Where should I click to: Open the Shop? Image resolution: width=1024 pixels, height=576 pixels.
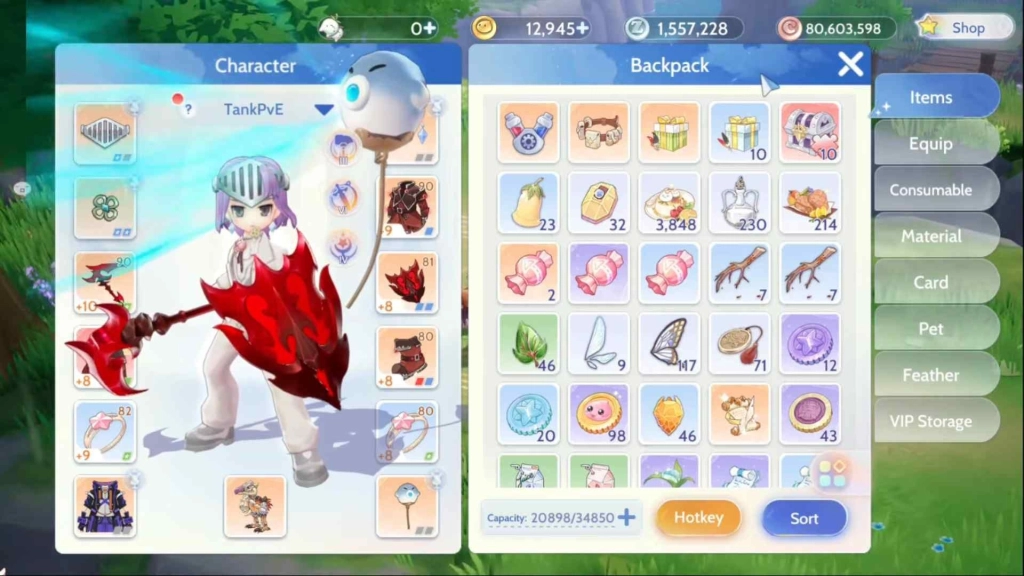coord(957,28)
